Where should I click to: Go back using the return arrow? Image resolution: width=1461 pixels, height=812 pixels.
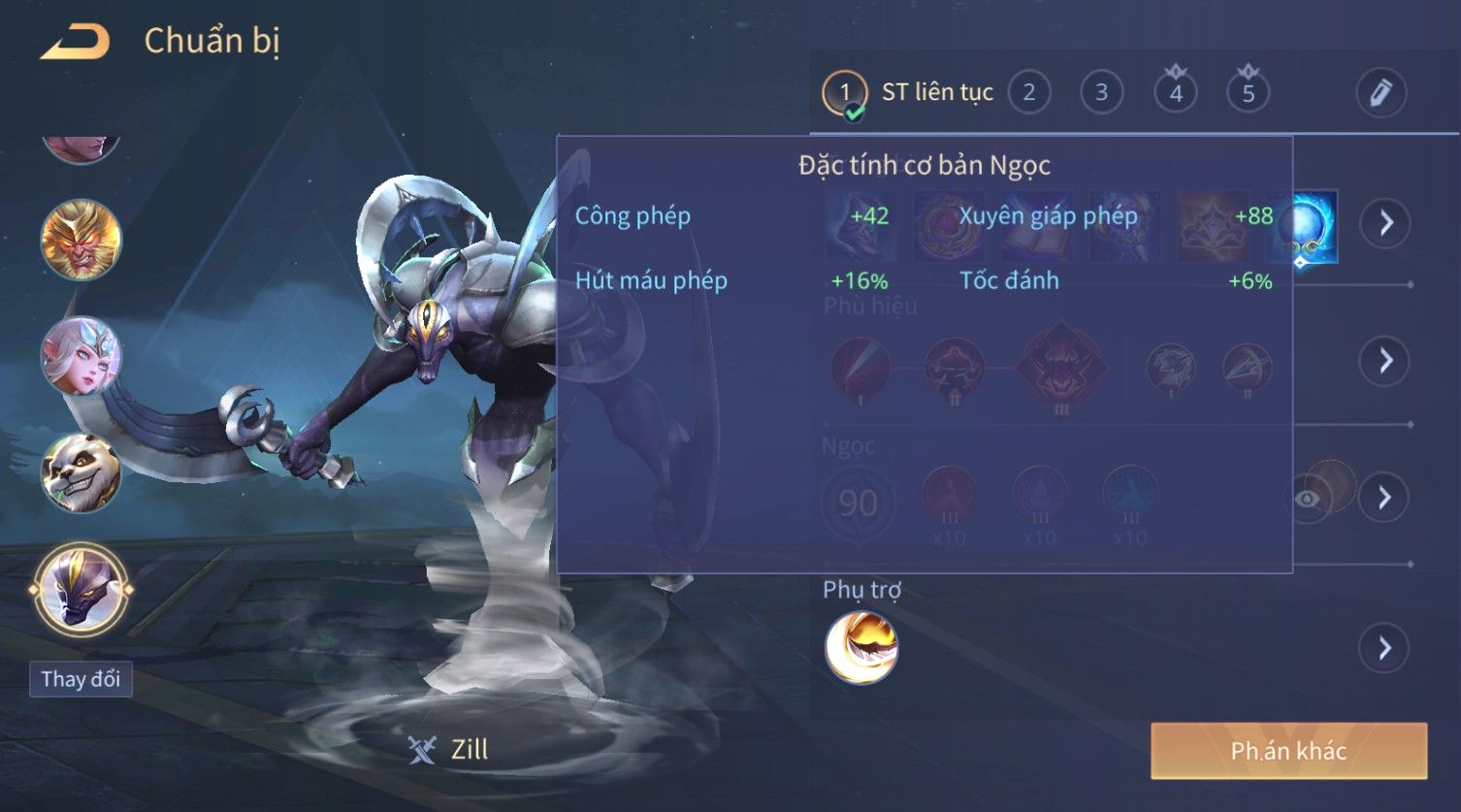tap(75, 42)
